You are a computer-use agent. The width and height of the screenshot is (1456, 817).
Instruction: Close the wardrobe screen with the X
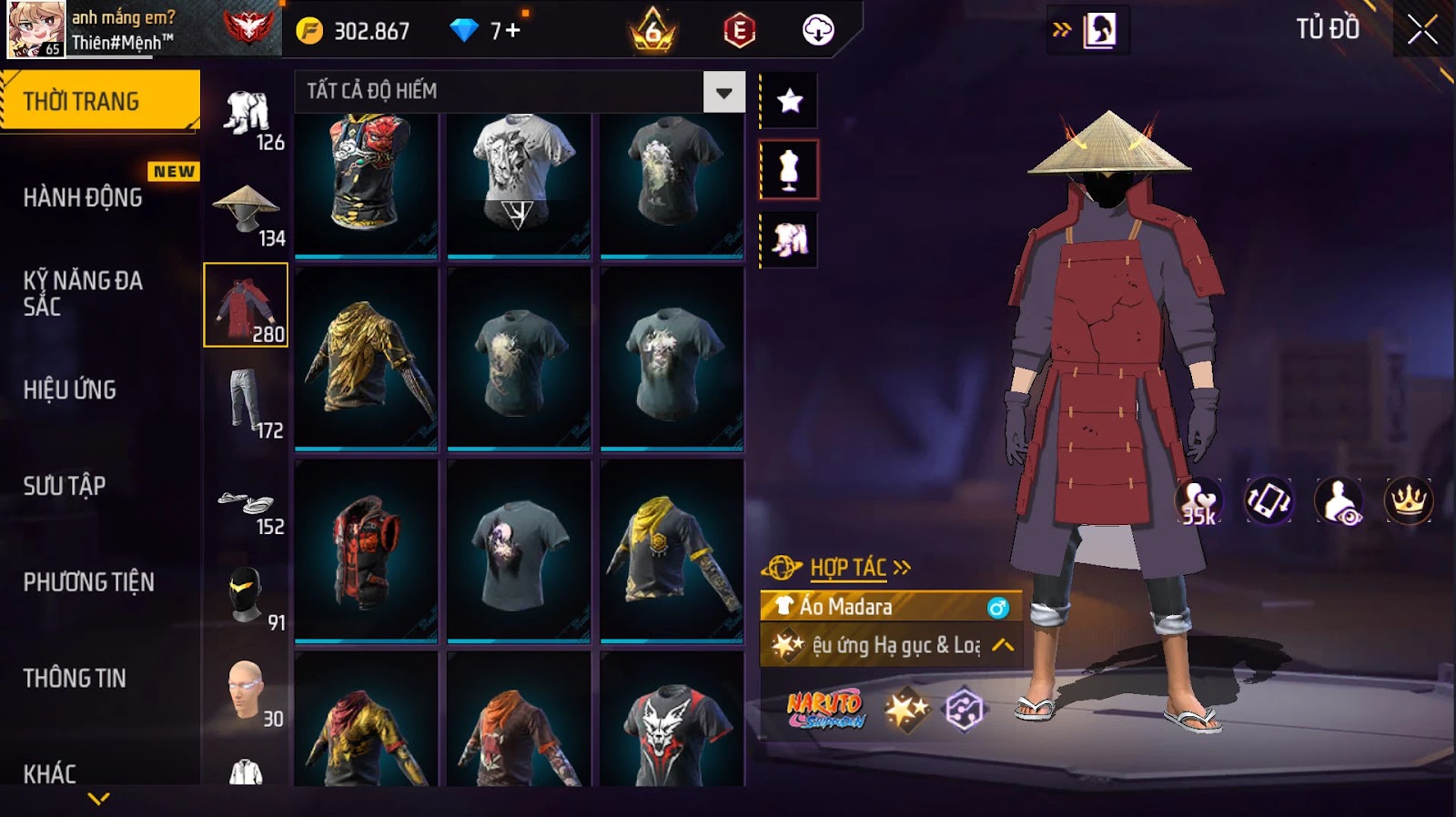click(1422, 31)
